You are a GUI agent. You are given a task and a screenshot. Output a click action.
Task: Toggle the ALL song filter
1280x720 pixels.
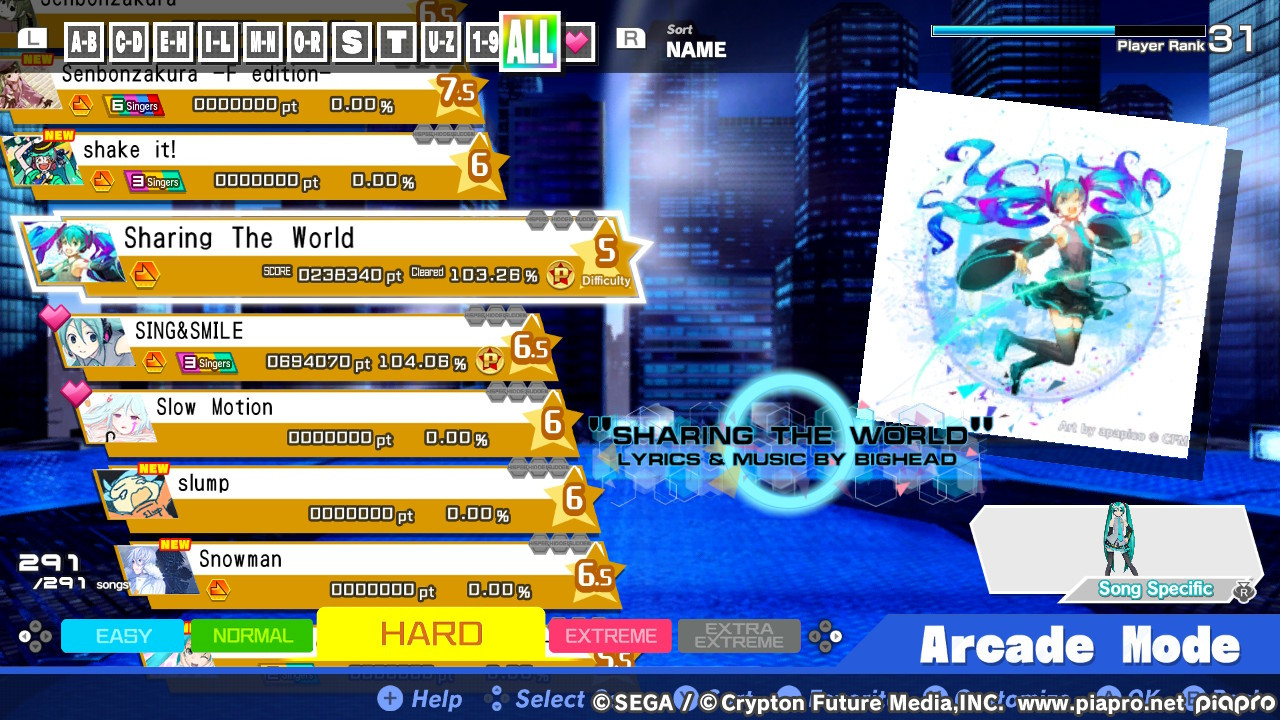[532, 41]
